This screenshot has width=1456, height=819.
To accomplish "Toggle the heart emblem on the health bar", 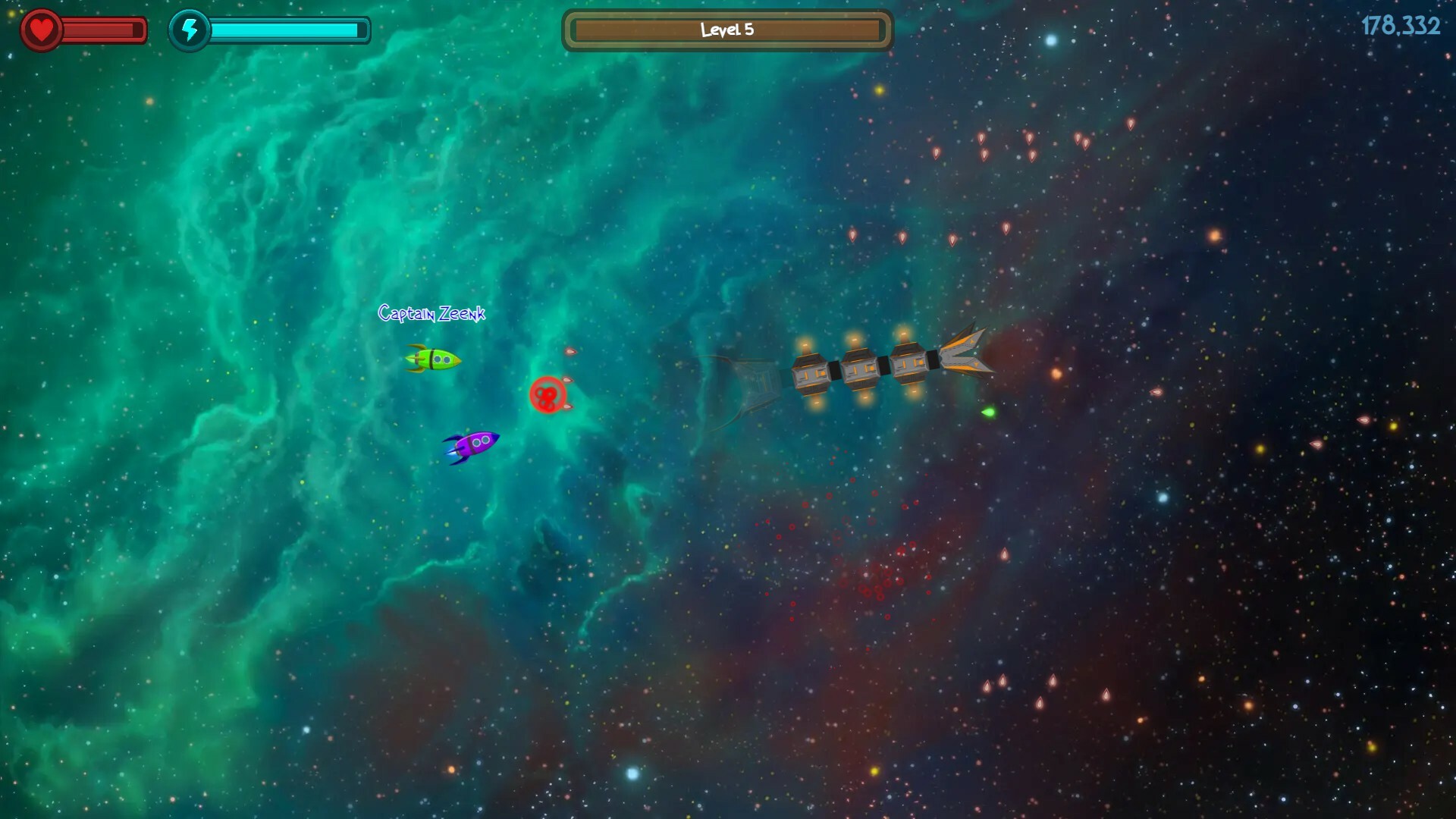I will tap(42, 29).
